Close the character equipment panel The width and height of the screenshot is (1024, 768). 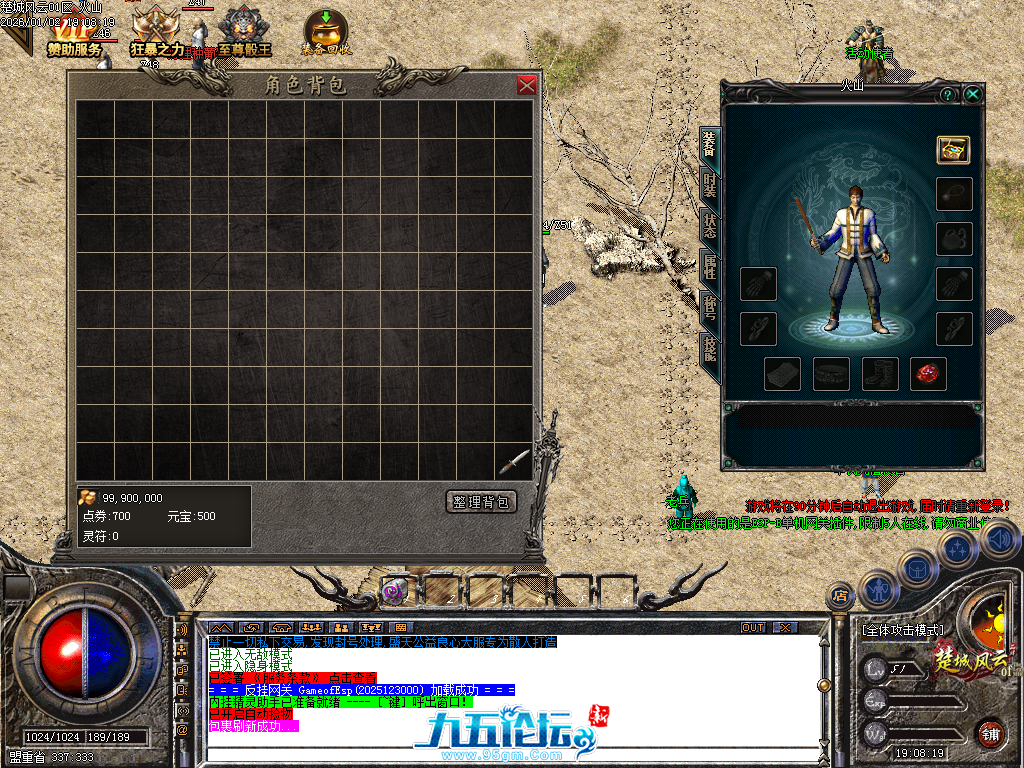click(972, 94)
